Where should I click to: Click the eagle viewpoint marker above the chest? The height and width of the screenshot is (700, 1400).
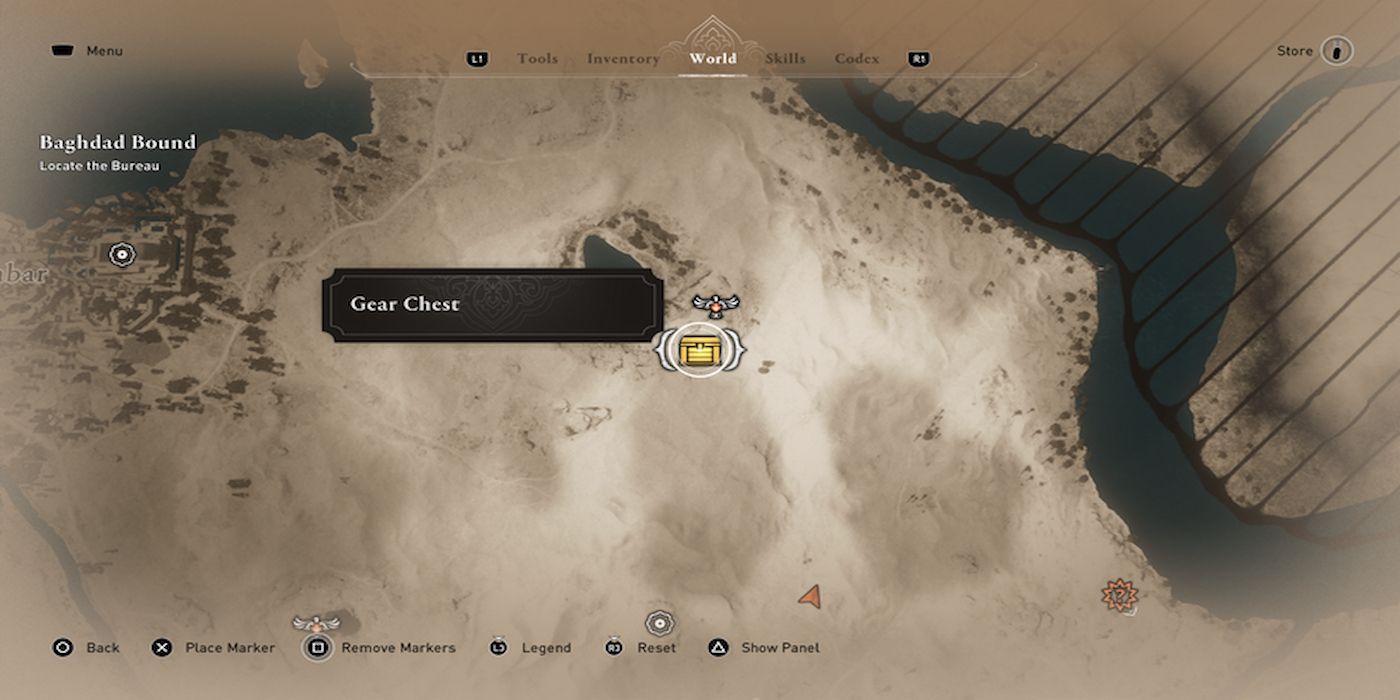coord(715,303)
